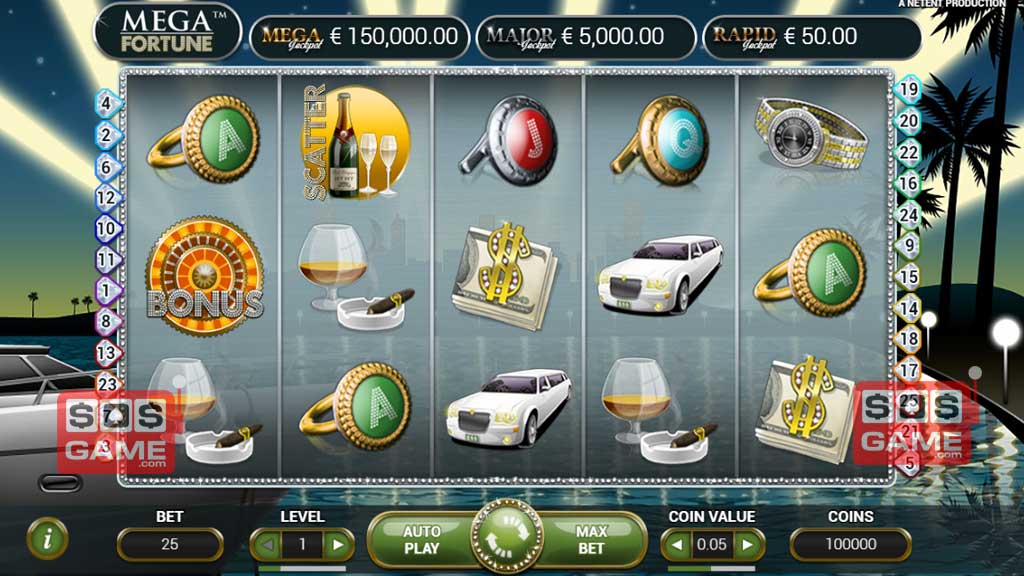Increase the bet level
This screenshot has width=1024, height=576.
[339, 545]
